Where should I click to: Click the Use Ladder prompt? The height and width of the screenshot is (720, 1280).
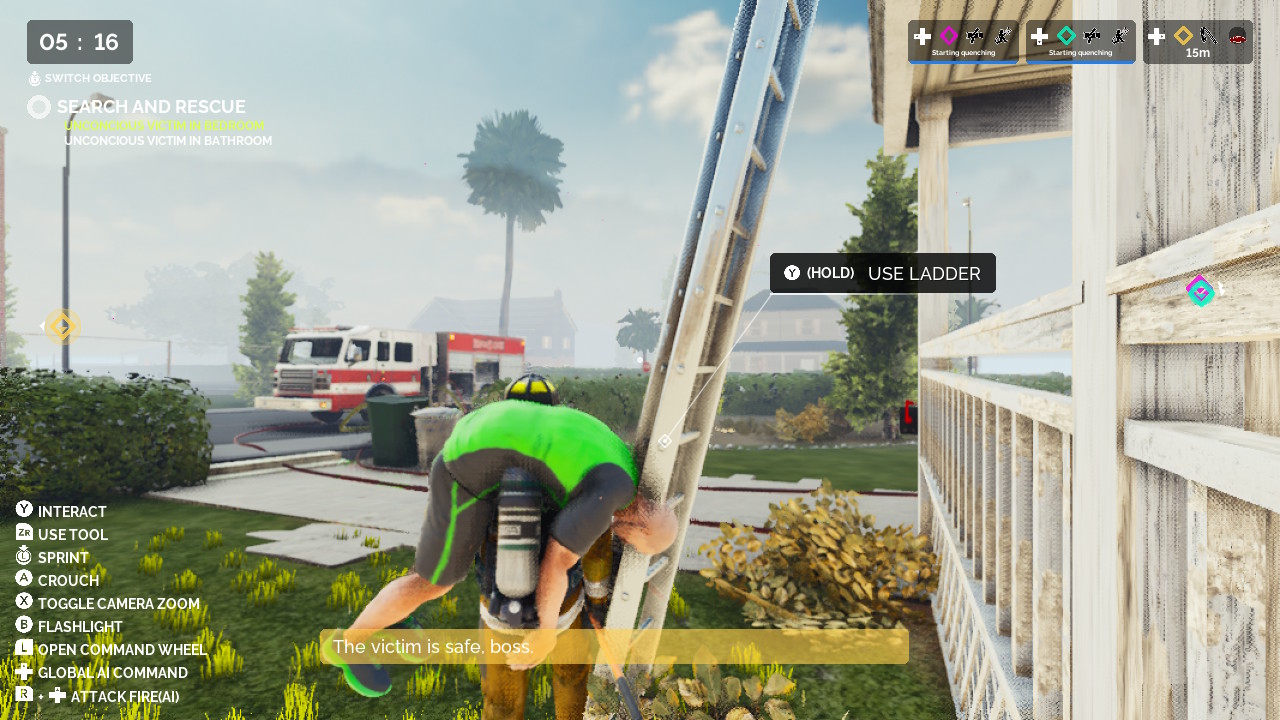click(x=882, y=272)
